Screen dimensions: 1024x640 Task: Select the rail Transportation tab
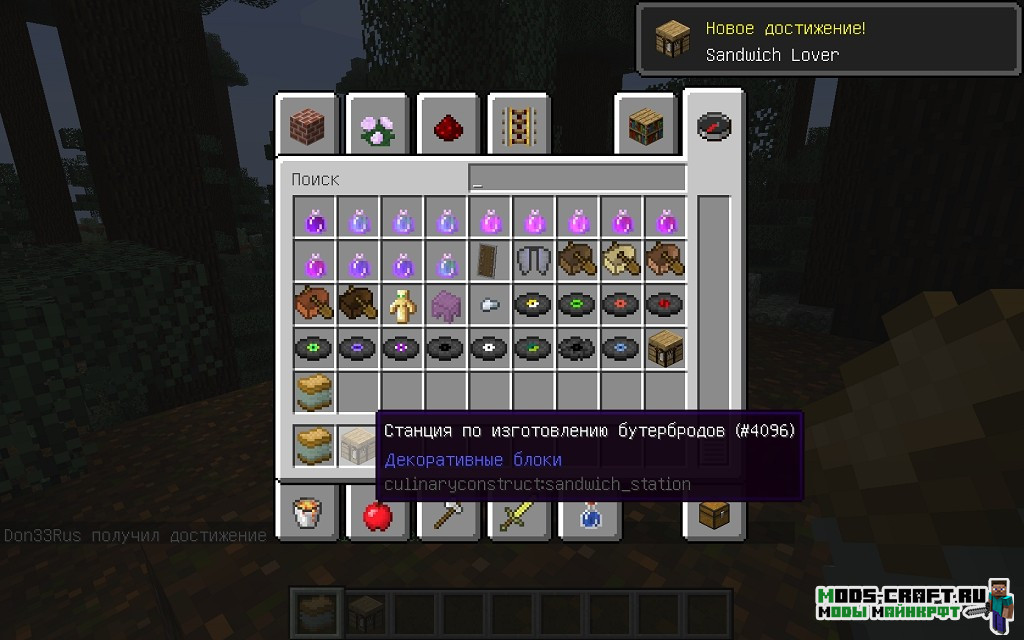[x=518, y=125]
